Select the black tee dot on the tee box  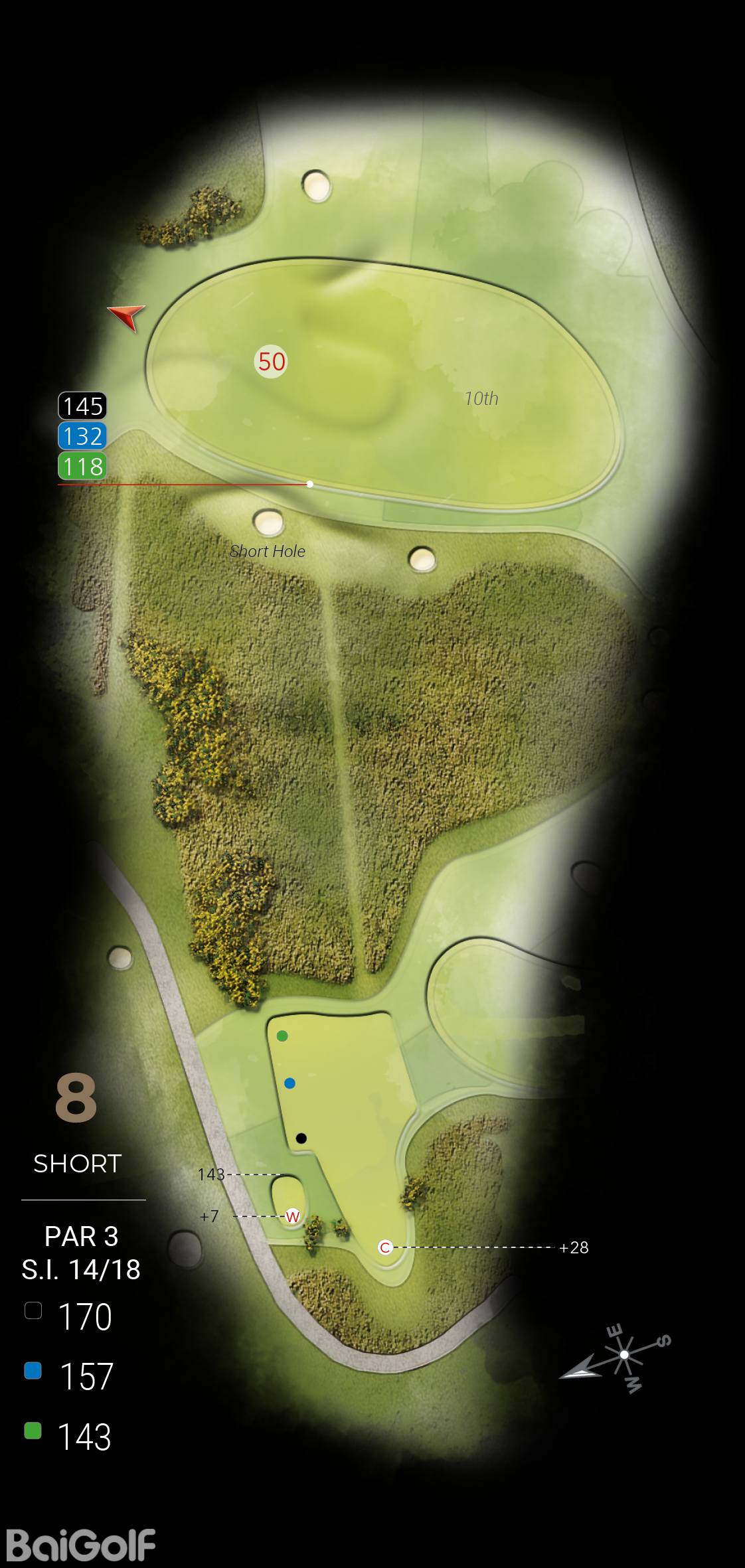[x=301, y=1138]
